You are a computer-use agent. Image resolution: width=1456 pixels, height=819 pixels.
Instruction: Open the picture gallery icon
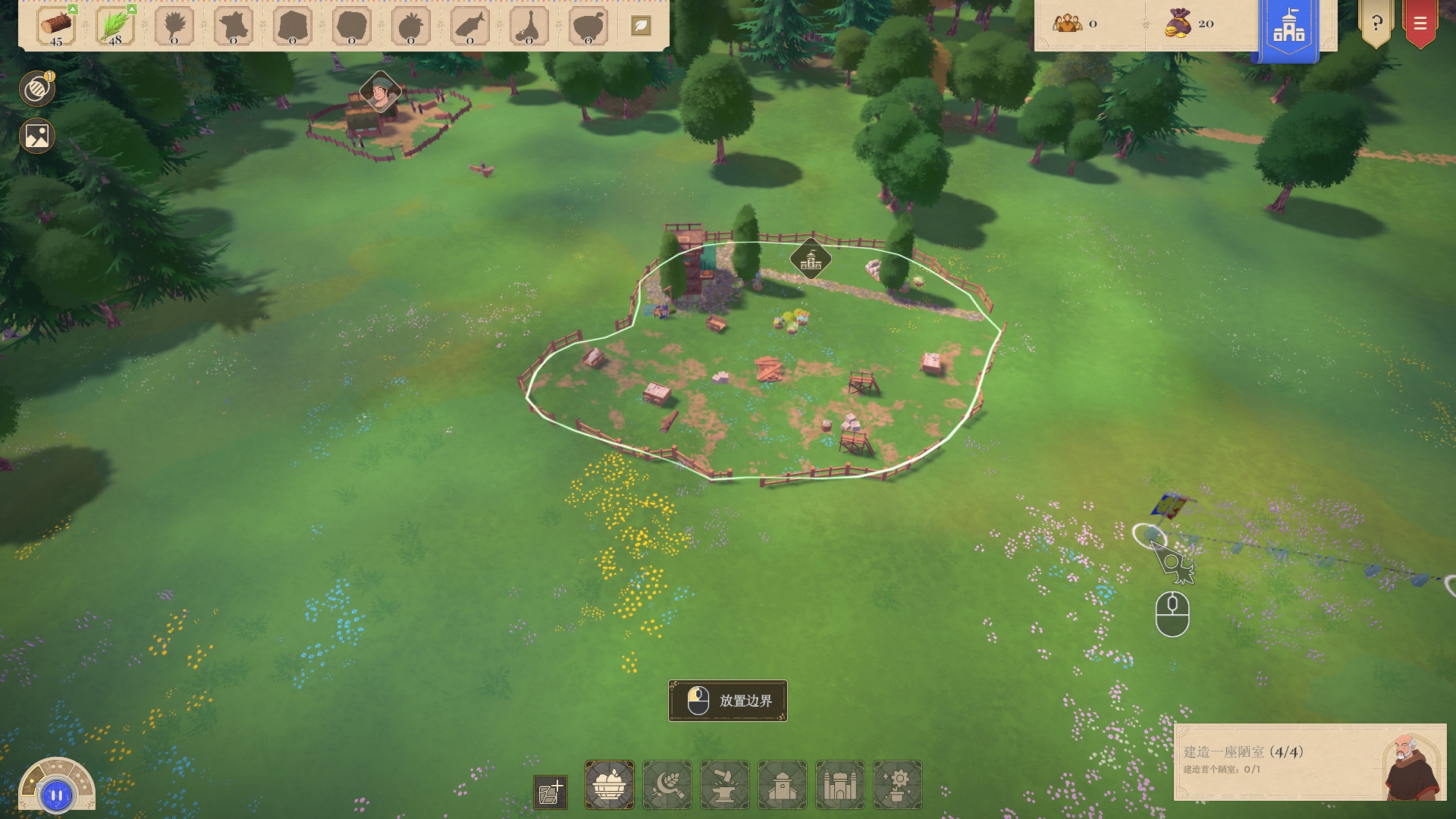pos(36,136)
